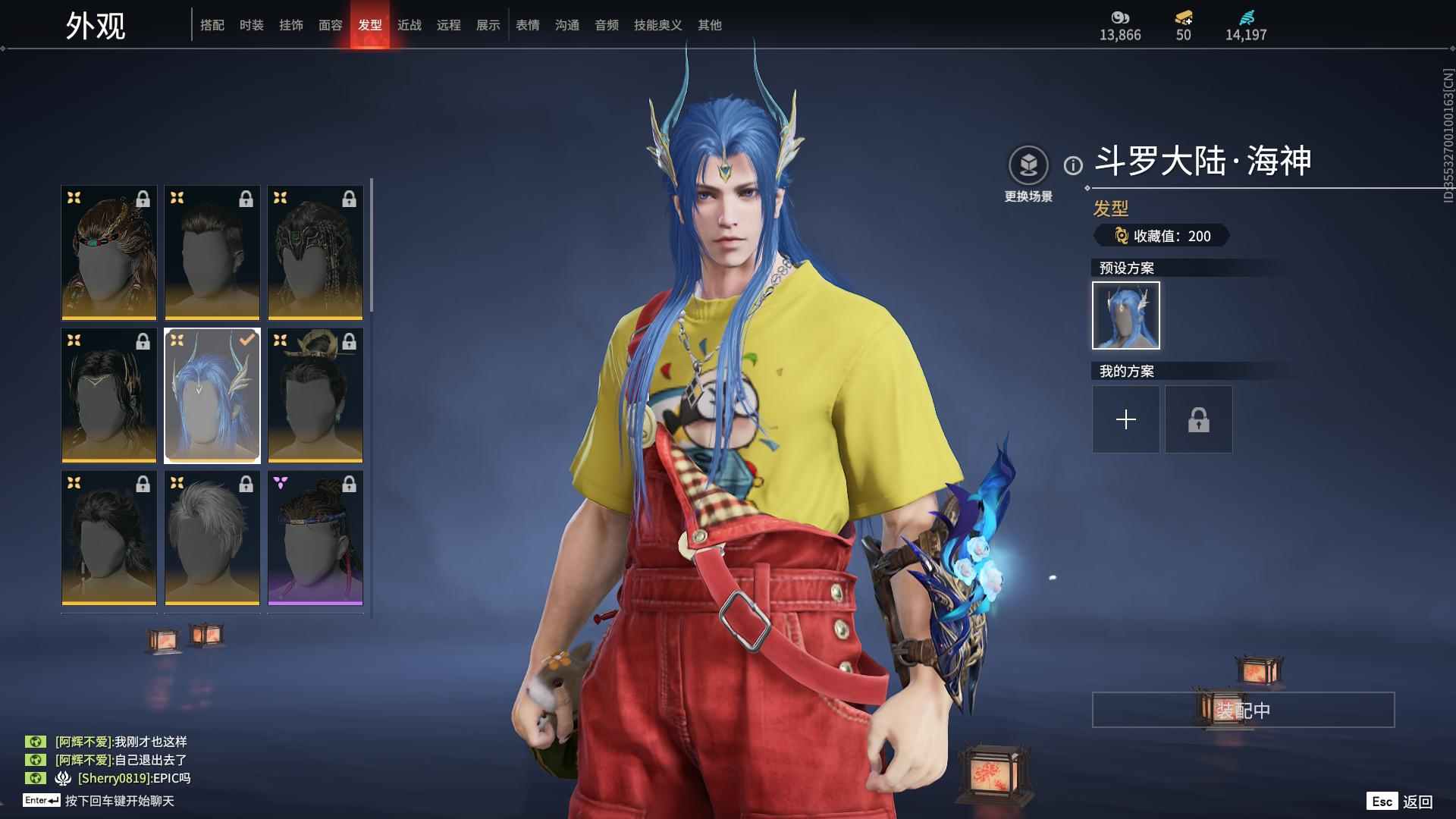This screenshot has width=1456, height=819.
Task: Open the 时装 outfit tab
Action: [x=251, y=25]
